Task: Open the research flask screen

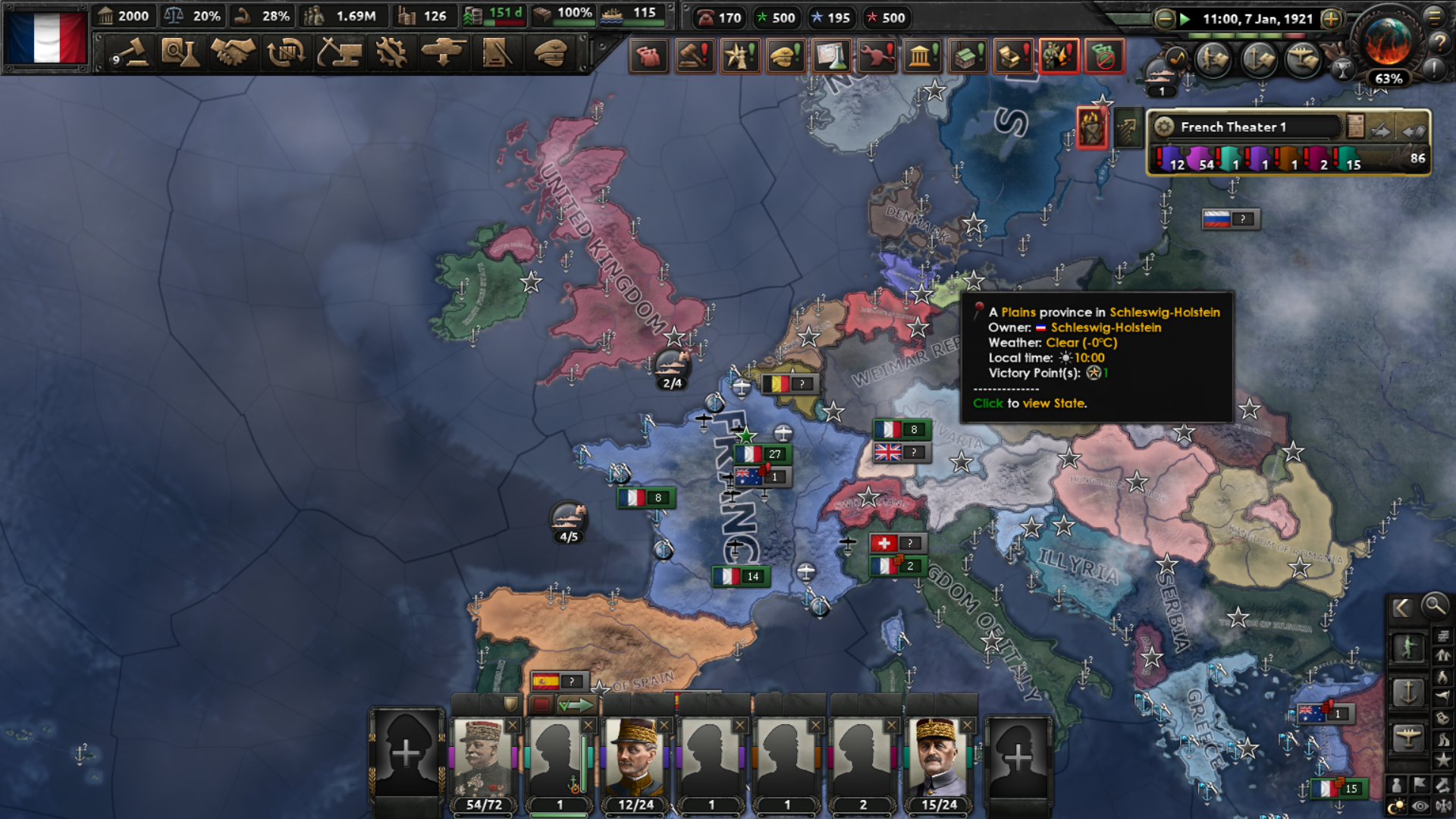Action: click(x=180, y=53)
